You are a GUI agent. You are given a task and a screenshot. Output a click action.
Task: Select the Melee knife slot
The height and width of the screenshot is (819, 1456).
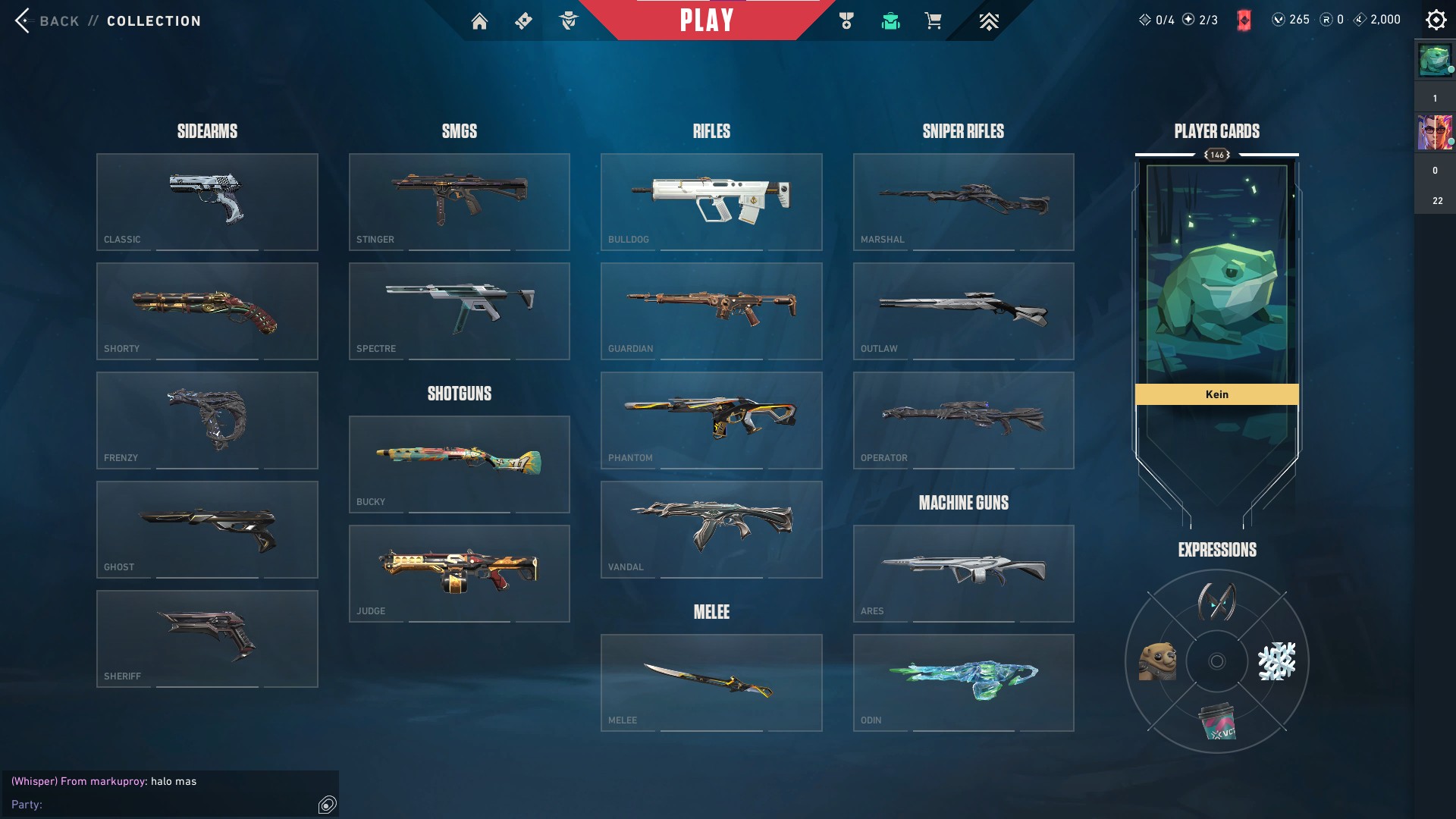coord(711,682)
